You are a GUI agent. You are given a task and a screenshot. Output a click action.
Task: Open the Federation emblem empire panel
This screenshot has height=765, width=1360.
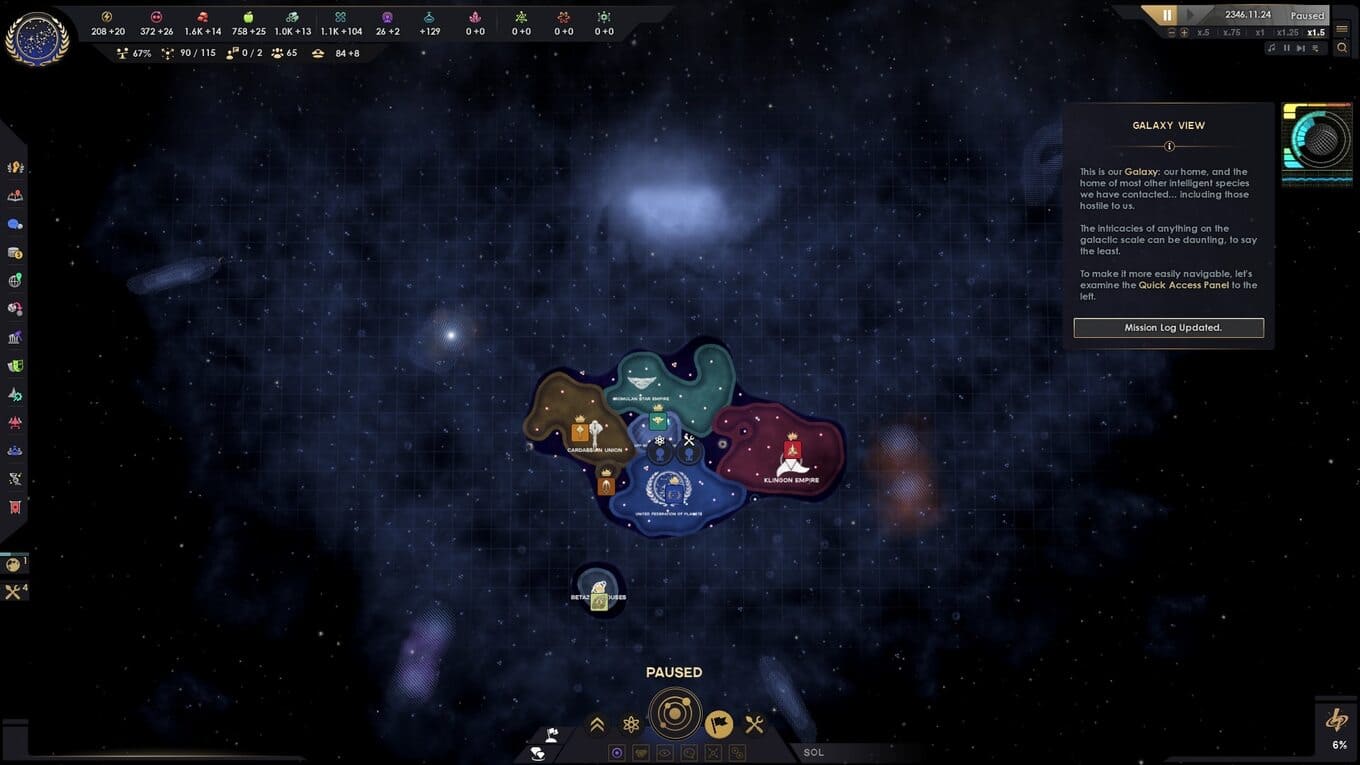tap(37, 39)
